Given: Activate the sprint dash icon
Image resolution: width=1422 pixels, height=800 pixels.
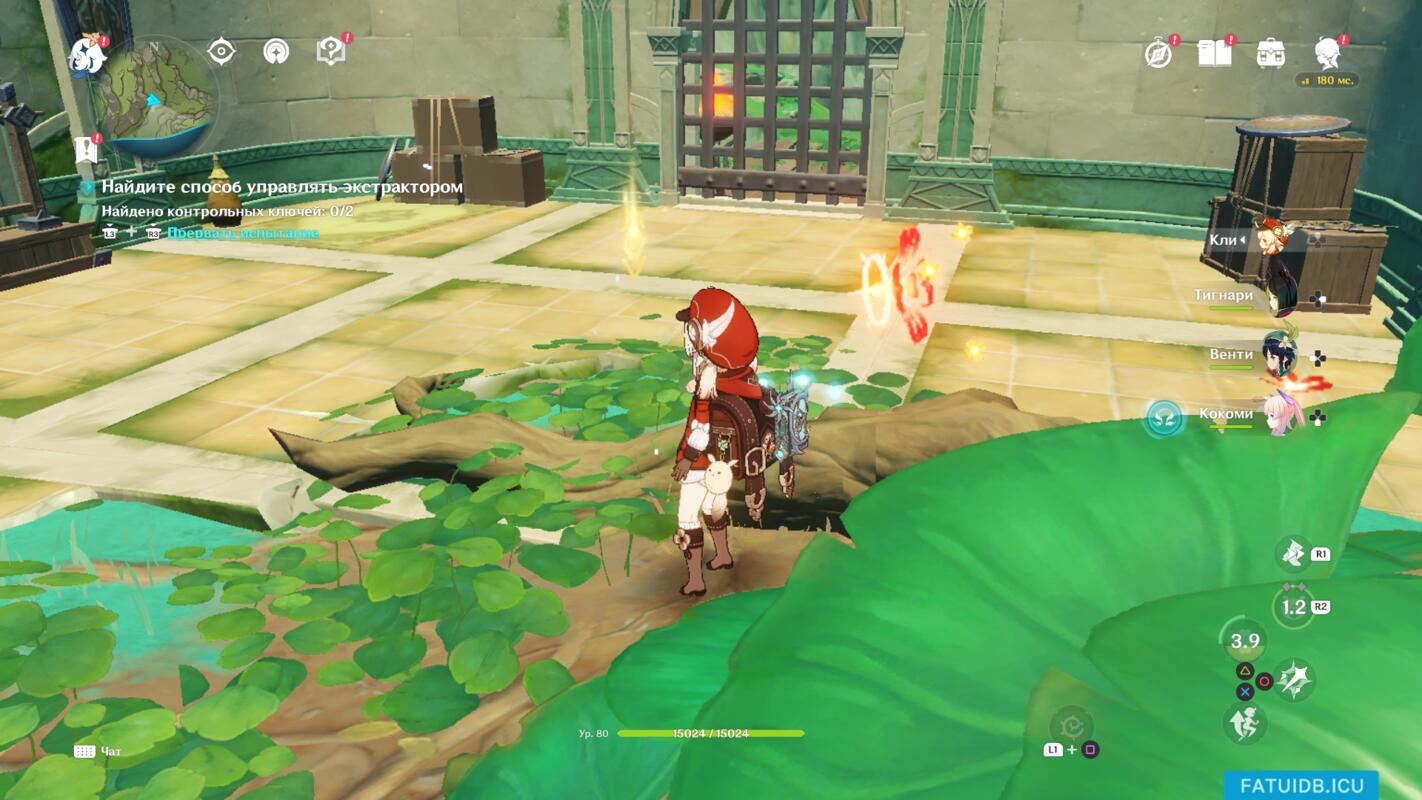Looking at the screenshot, I should [1294, 552].
